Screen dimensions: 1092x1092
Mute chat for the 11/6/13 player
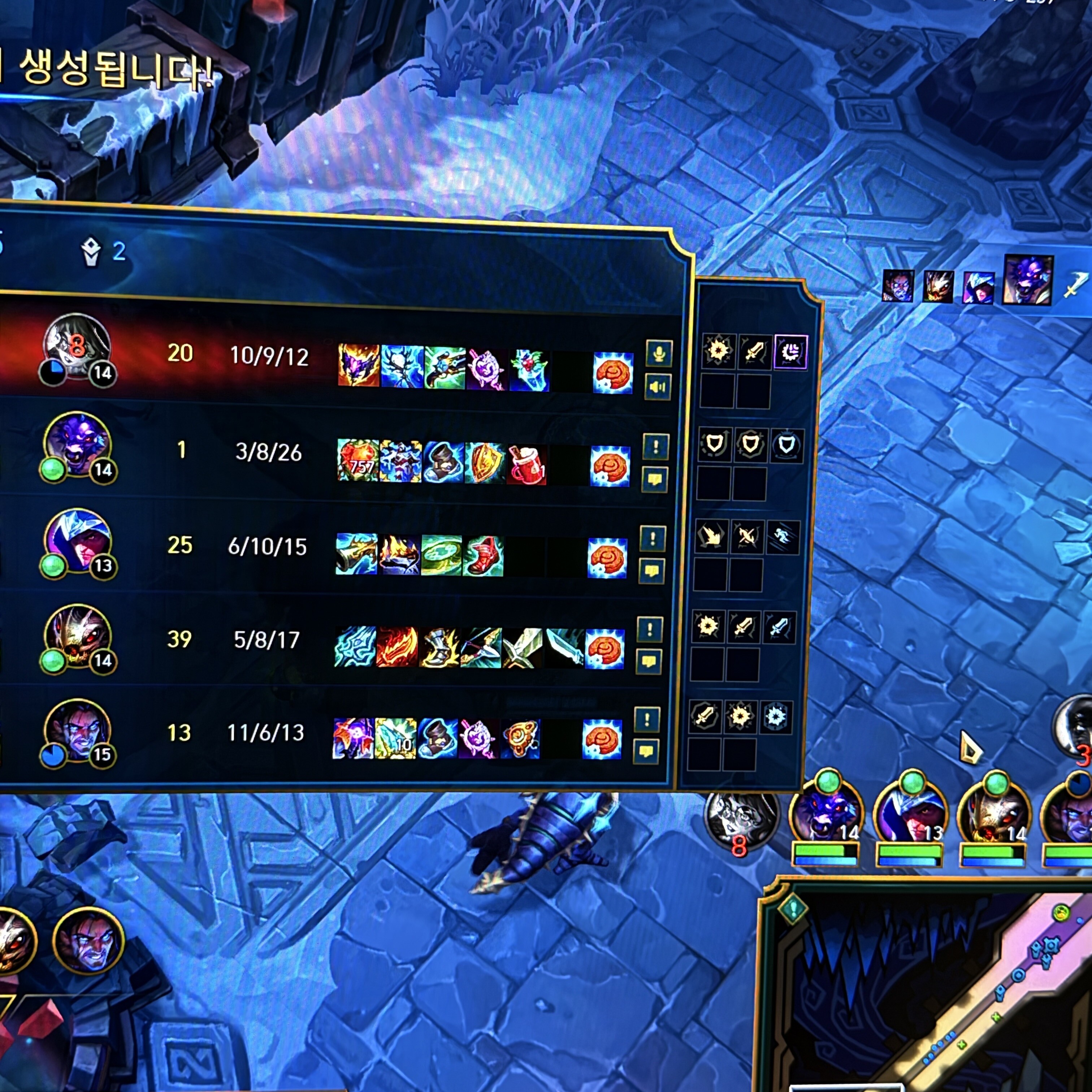[646, 752]
